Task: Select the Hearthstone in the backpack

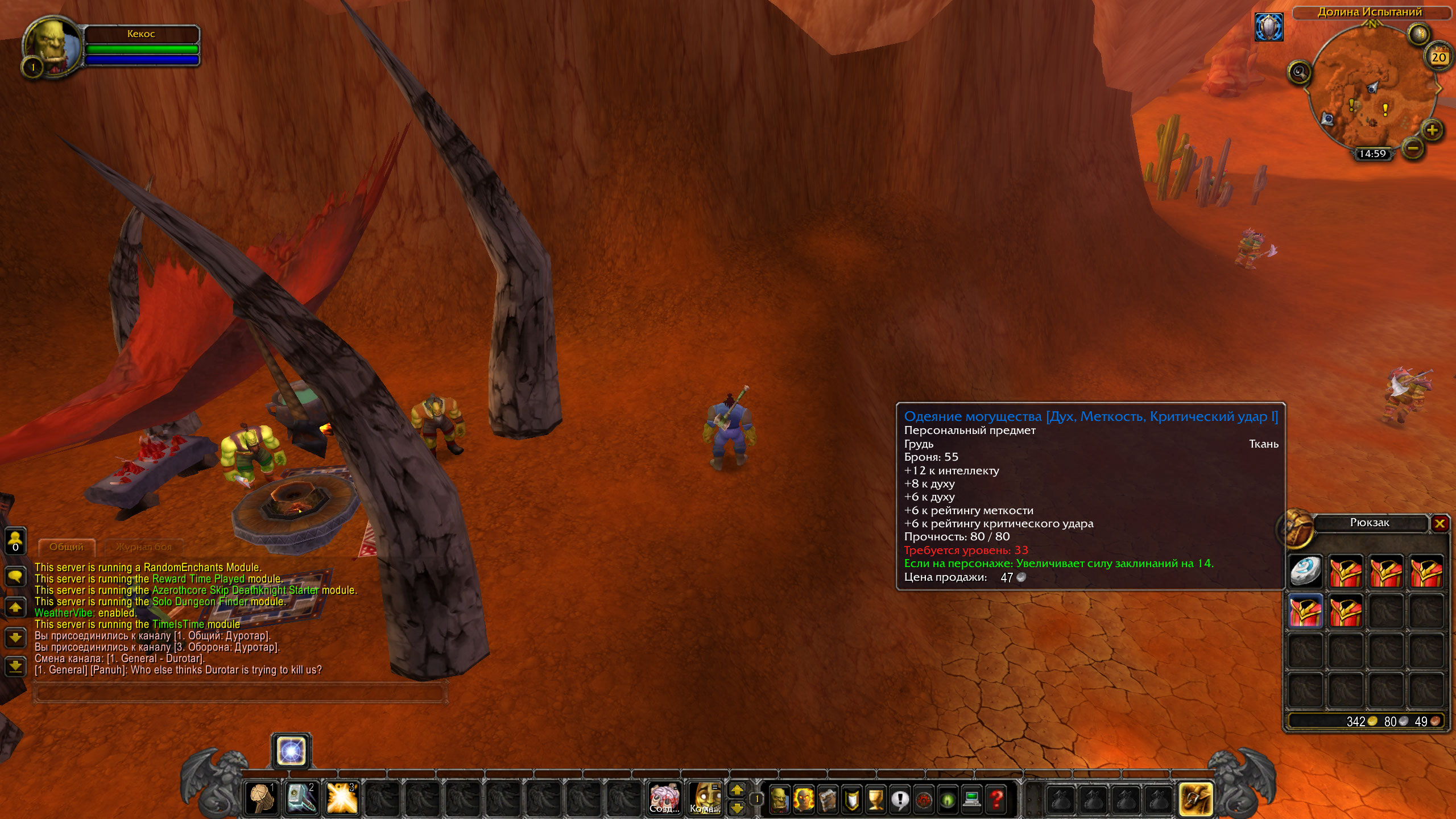Action: coord(1305,570)
